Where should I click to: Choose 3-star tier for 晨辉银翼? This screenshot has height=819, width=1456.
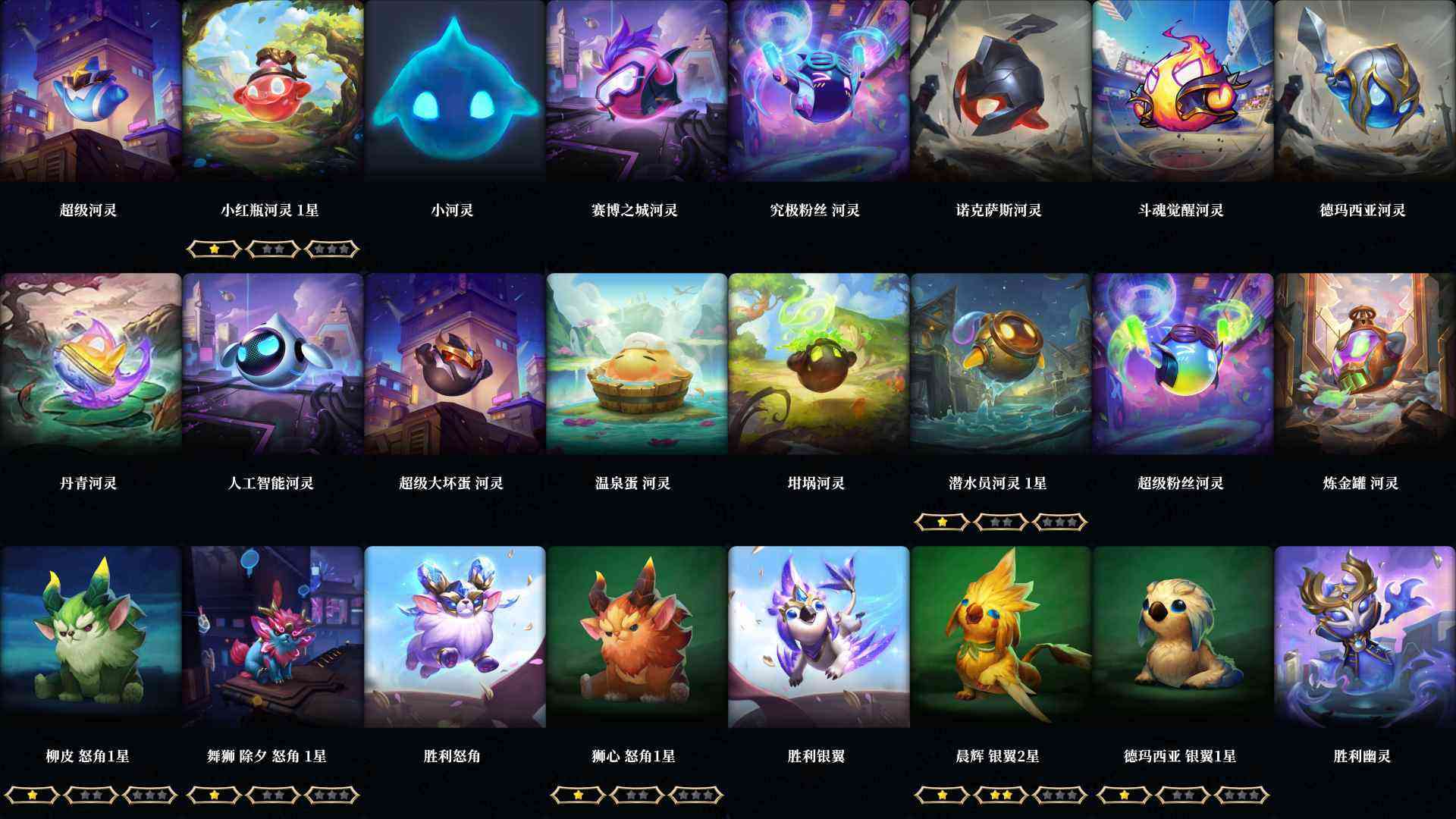point(1058,795)
